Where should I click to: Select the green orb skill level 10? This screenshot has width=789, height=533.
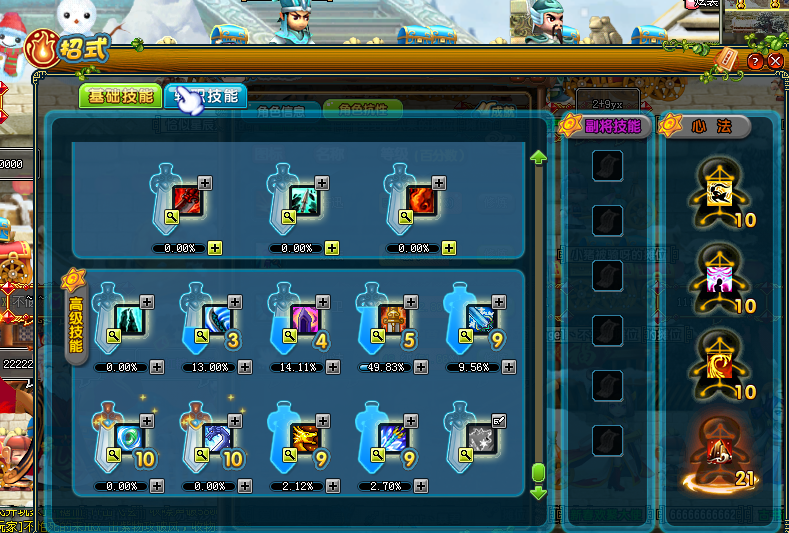(x=129, y=437)
